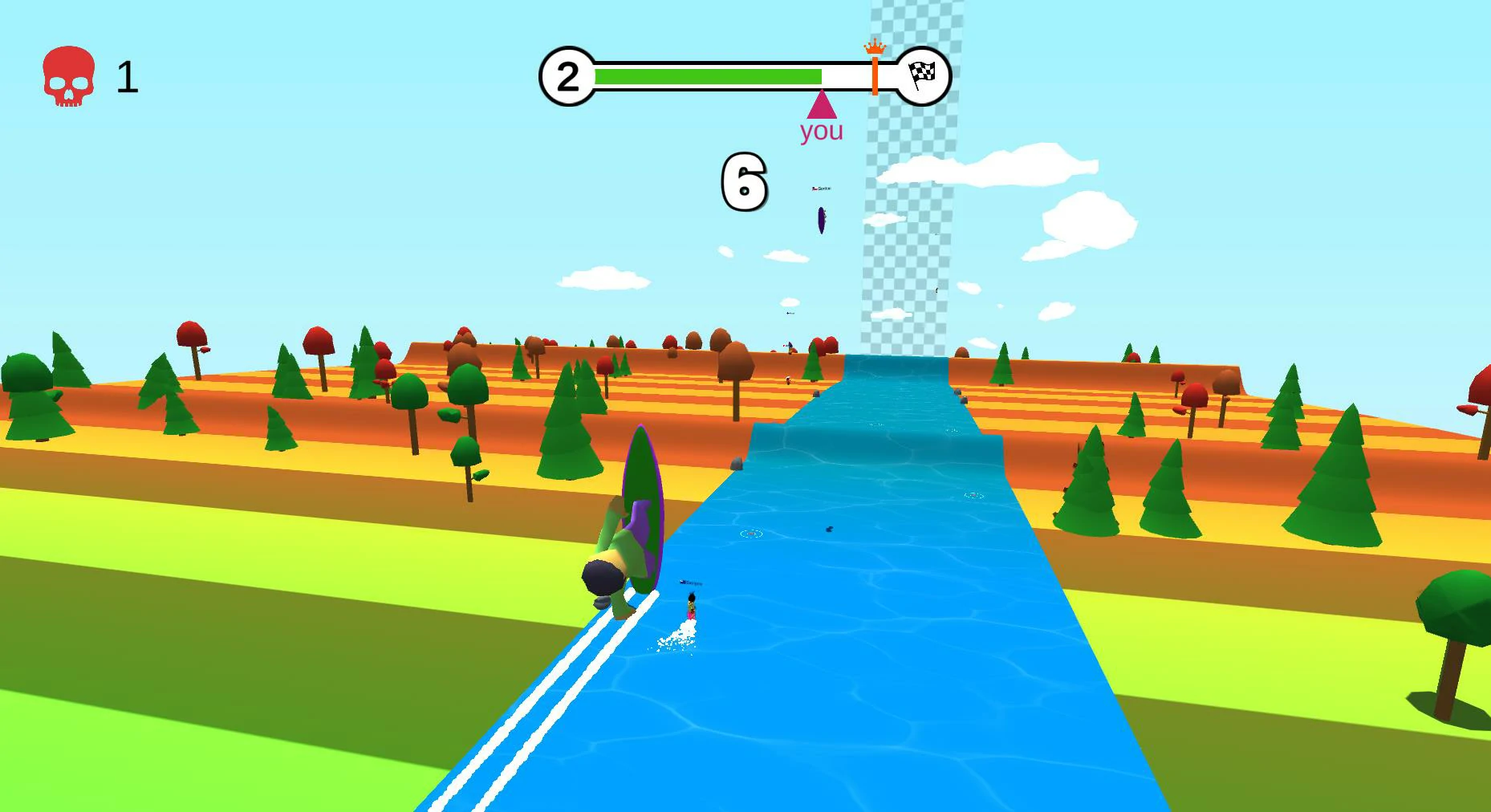
Task: Click the orange leader tick on the race bar
Action: [x=874, y=74]
